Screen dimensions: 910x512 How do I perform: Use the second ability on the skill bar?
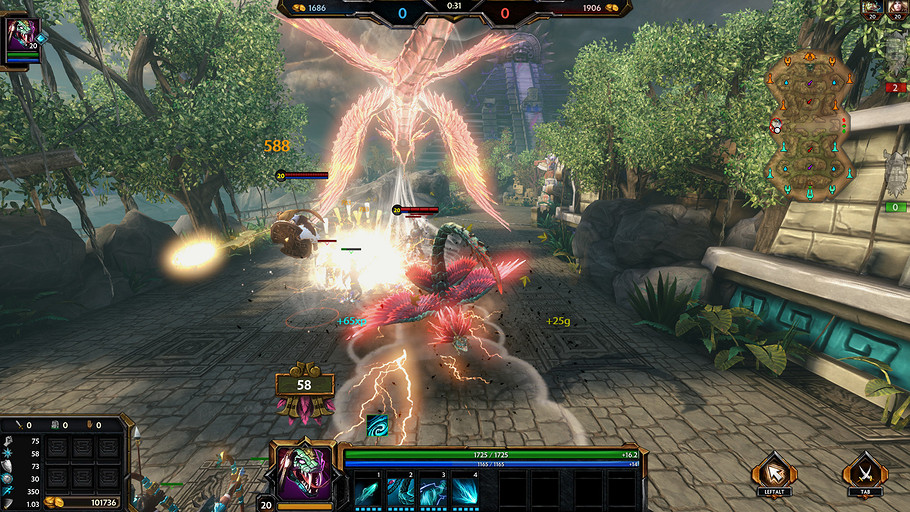pos(400,491)
